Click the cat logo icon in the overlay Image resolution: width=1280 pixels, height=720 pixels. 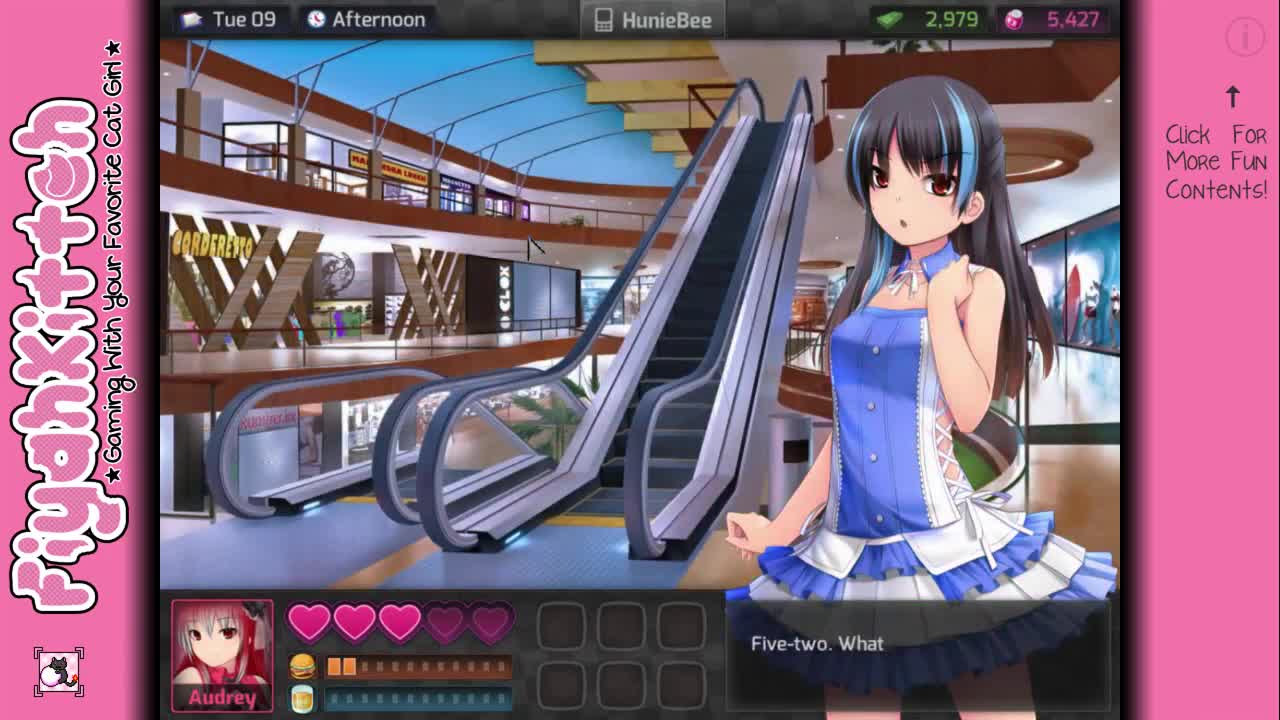[x=59, y=672]
